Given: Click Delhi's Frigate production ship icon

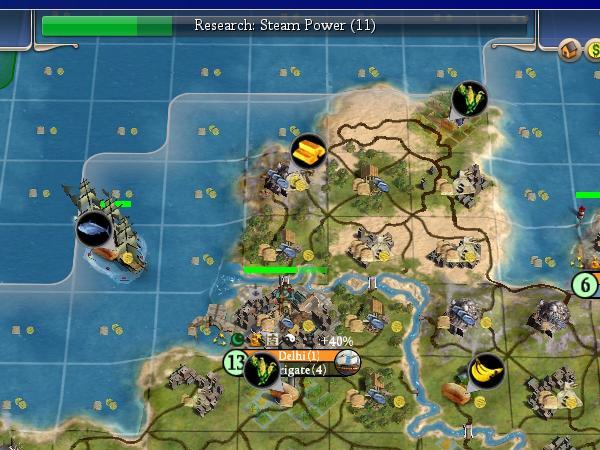Looking at the screenshot, I should tap(346, 363).
